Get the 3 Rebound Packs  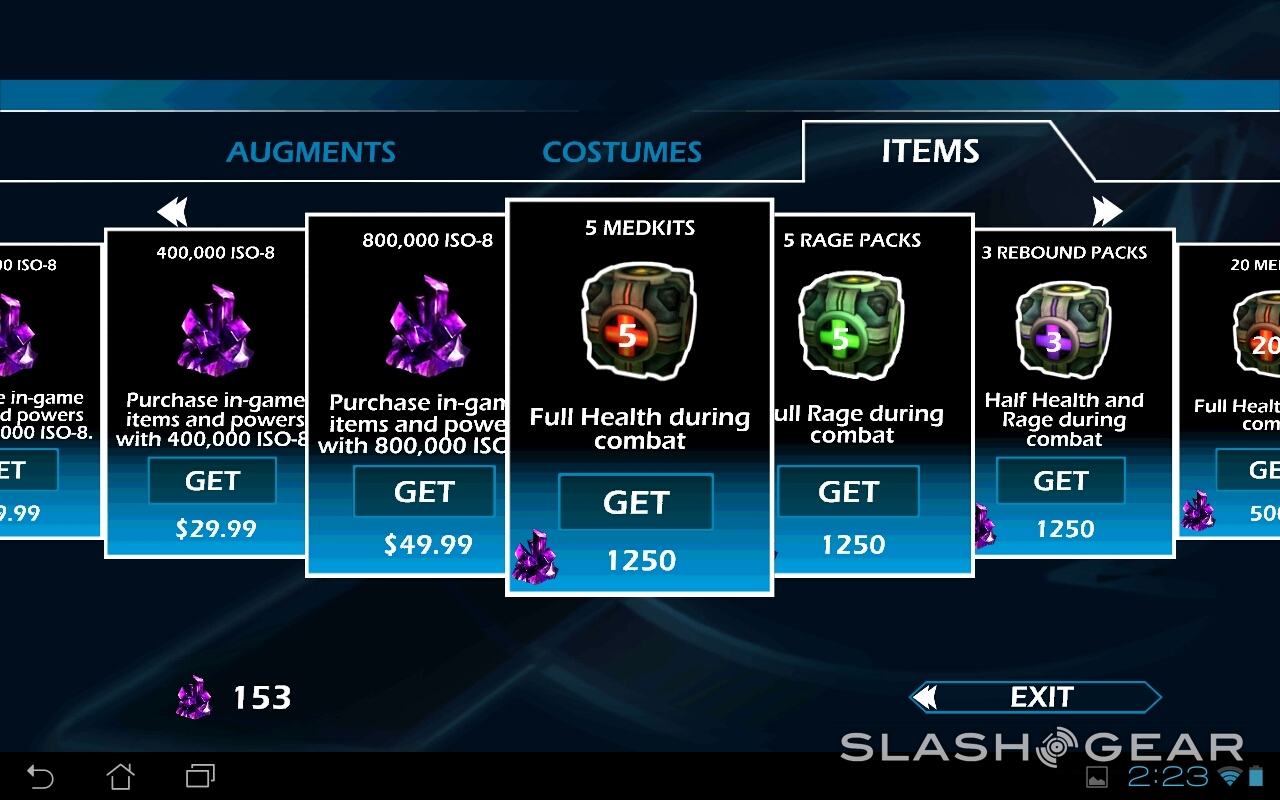(x=1060, y=481)
